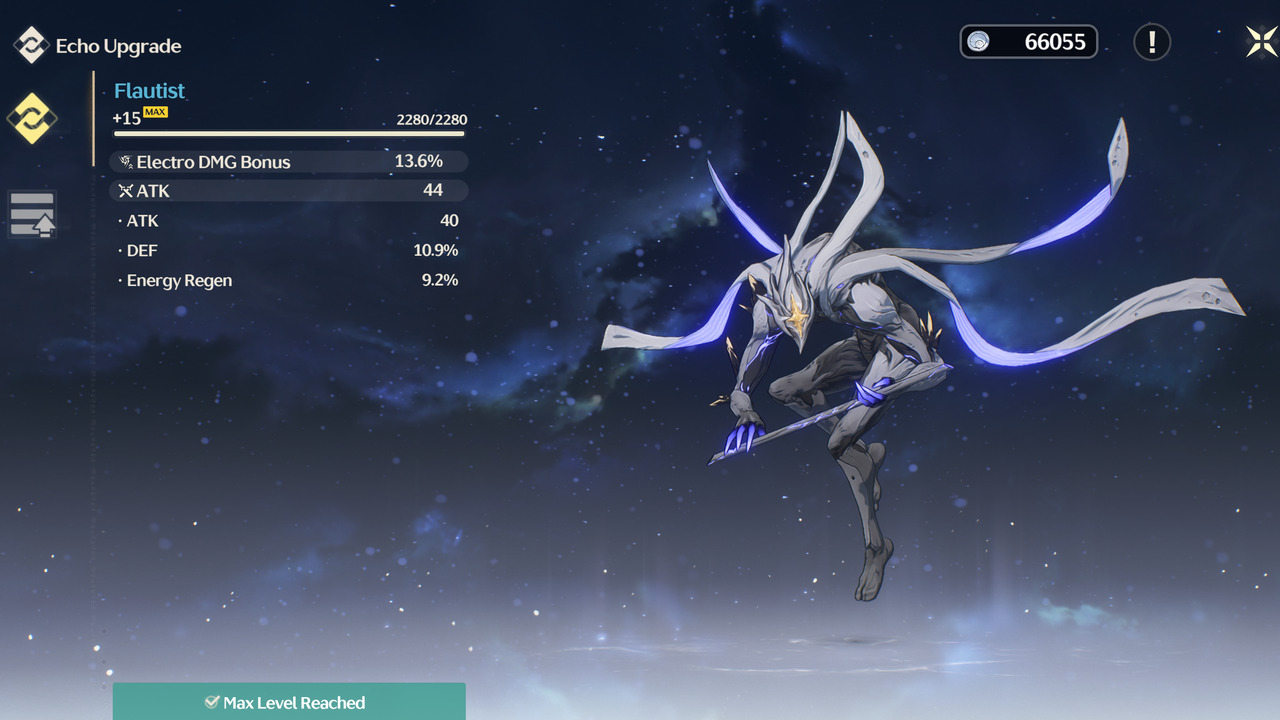The width and height of the screenshot is (1280, 720).
Task: Open the exclamation mark info button
Action: pyautogui.click(x=1152, y=42)
